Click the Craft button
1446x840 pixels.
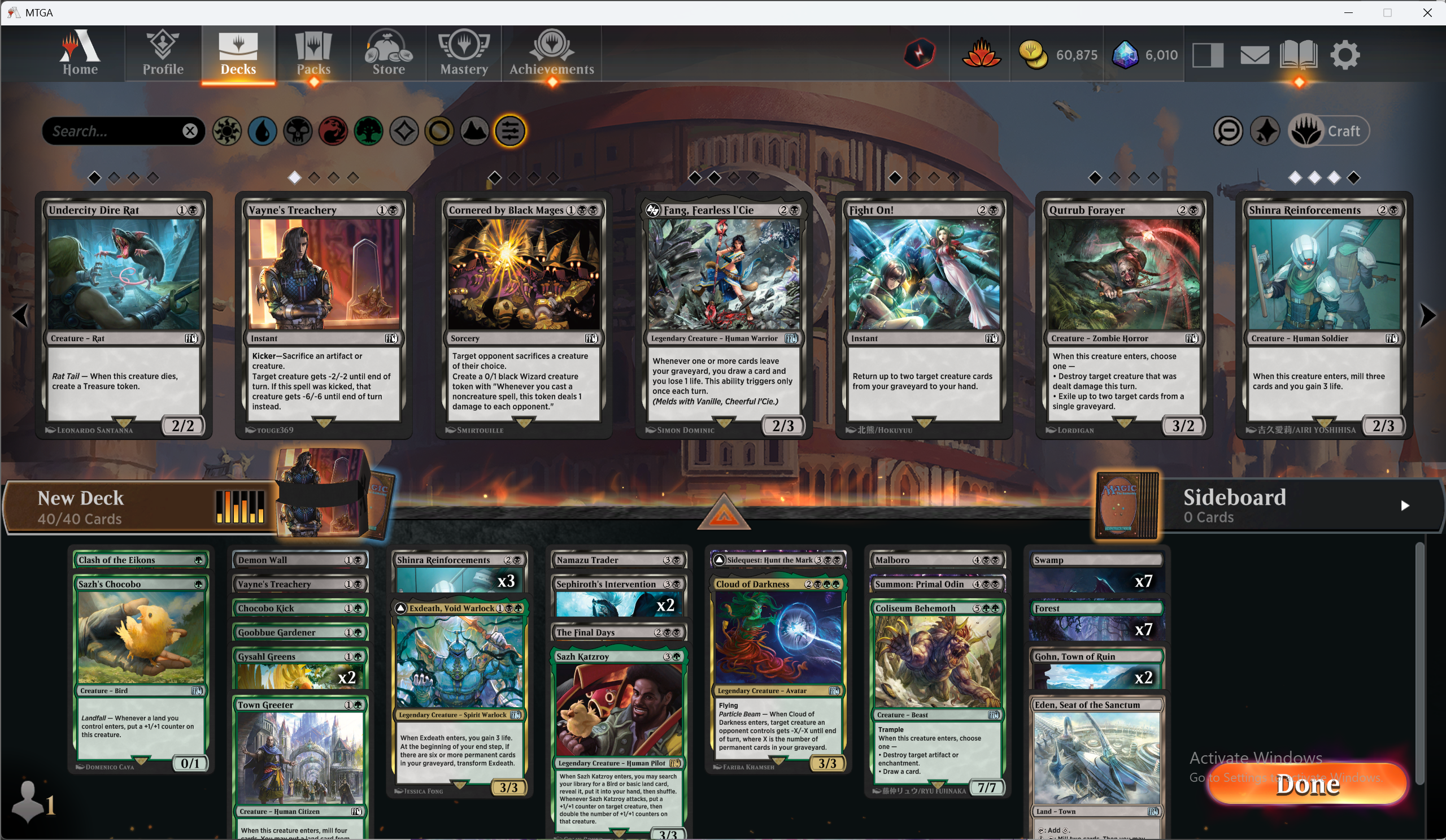[x=1330, y=131]
